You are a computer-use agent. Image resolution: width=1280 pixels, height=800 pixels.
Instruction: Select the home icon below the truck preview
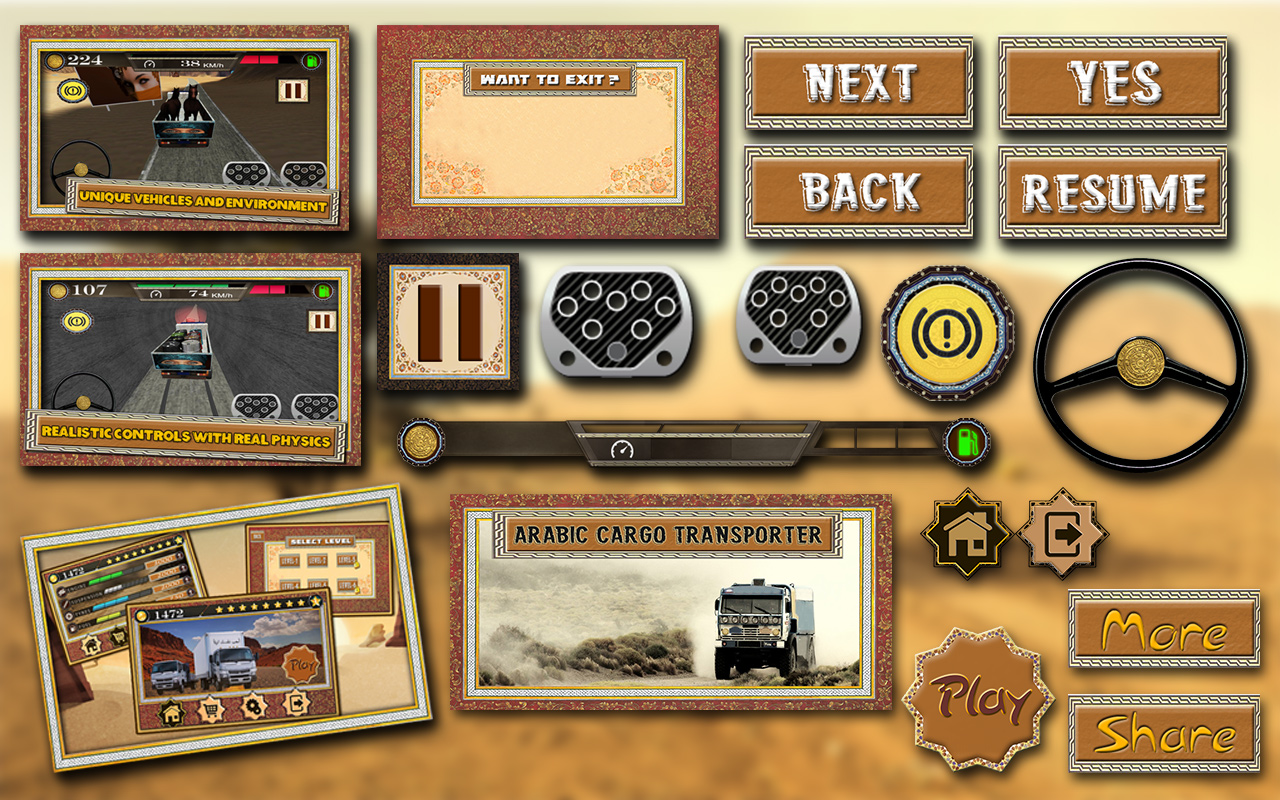tap(173, 712)
